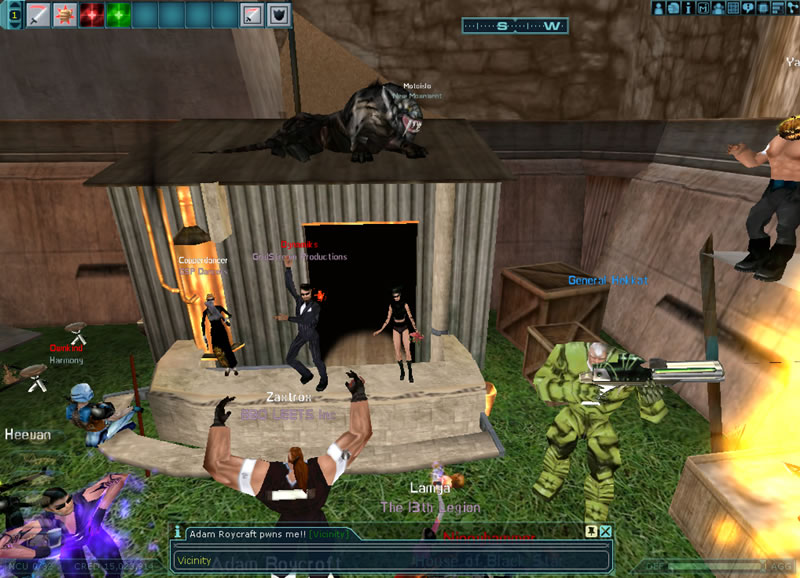
Task: Open the grid-shaped inventory icon
Action: tap(734, 8)
